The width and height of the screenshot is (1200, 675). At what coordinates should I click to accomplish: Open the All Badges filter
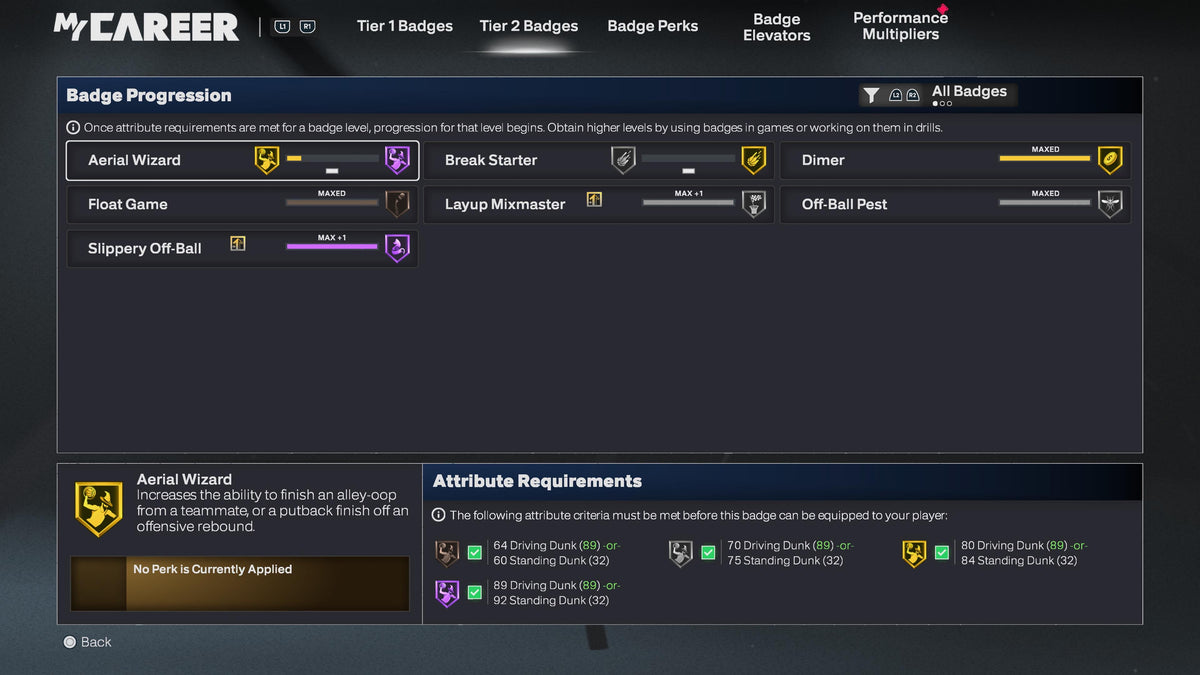point(937,94)
